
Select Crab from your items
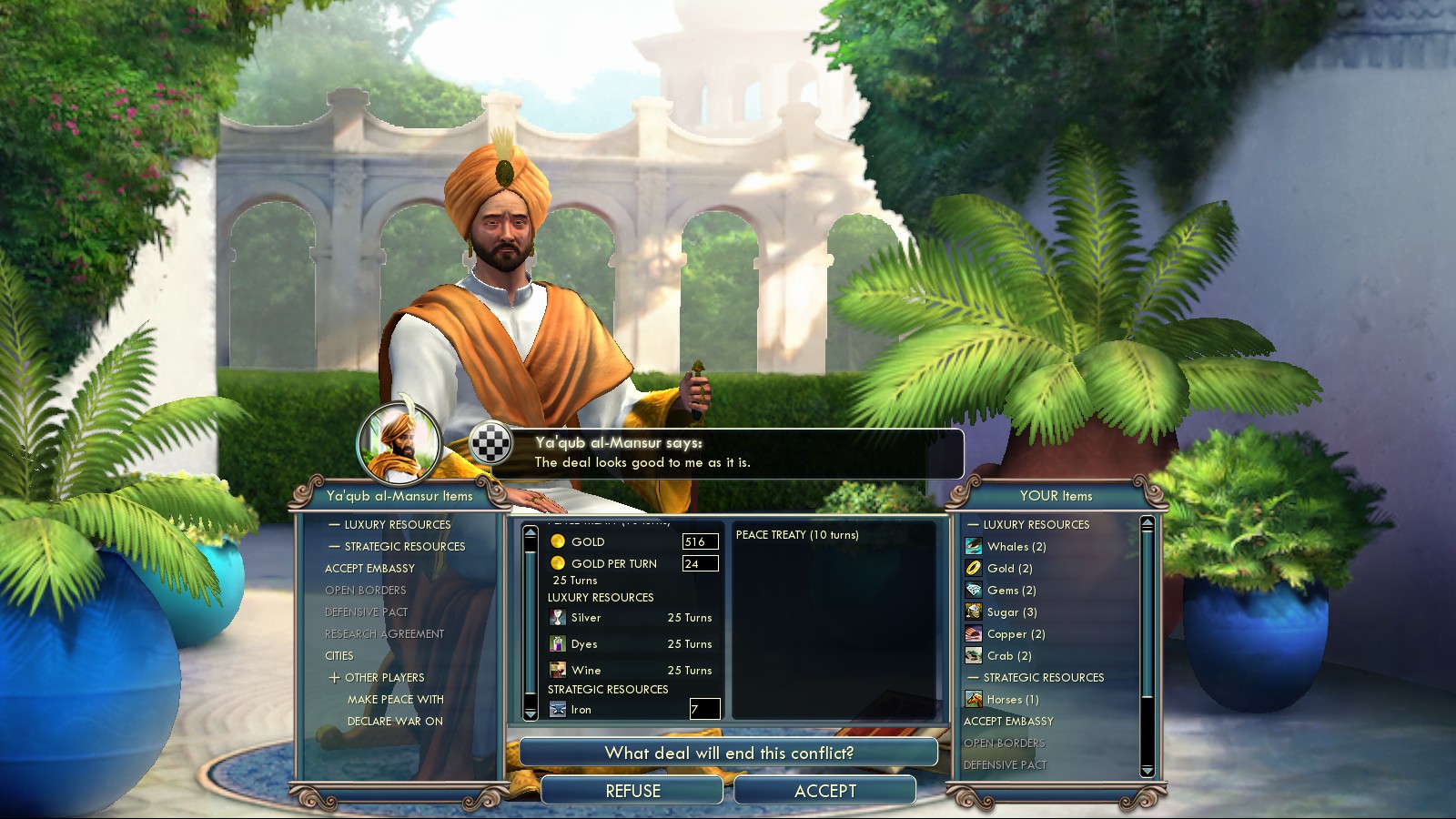[1008, 656]
